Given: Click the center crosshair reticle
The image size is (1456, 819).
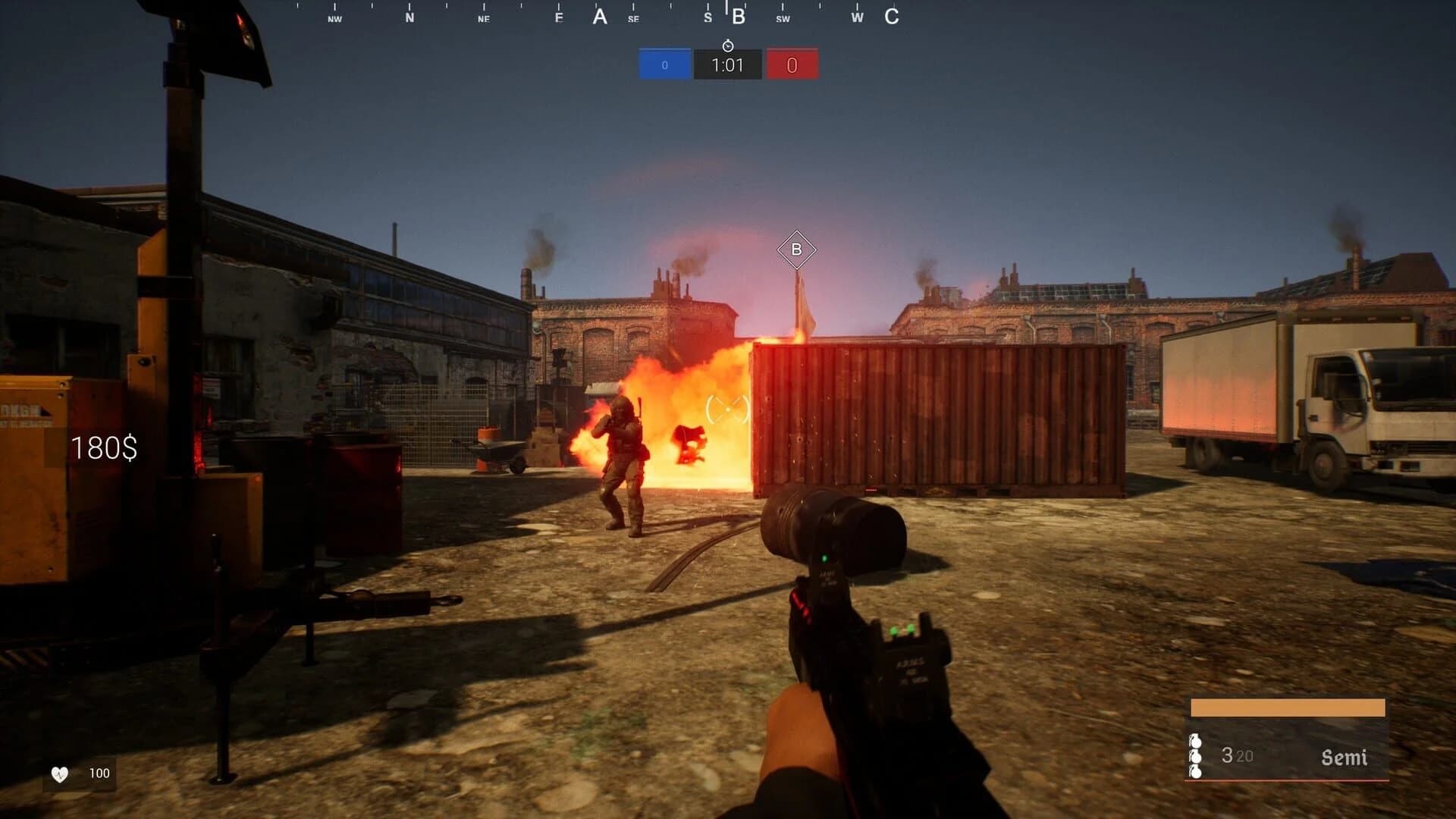Looking at the screenshot, I should (728, 409).
